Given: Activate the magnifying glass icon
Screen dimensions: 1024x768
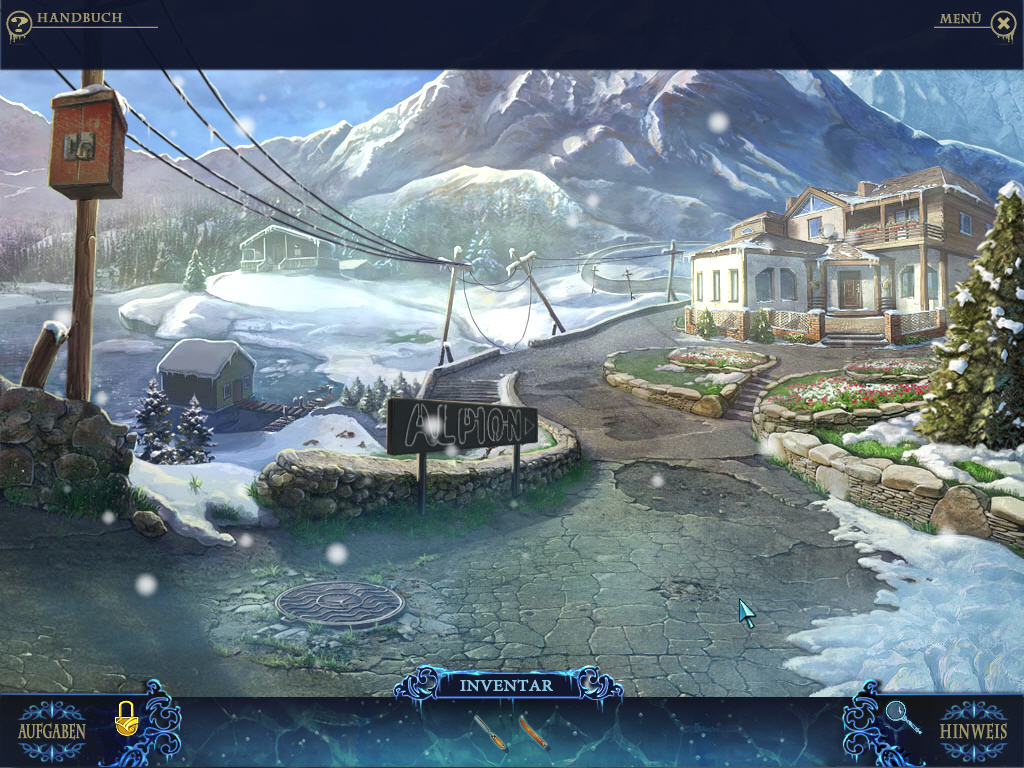Looking at the screenshot, I should (901, 716).
